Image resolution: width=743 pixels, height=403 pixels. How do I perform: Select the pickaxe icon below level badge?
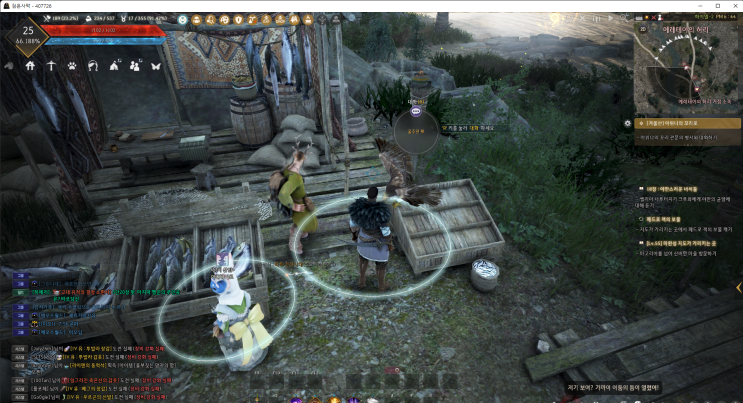(51, 66)
